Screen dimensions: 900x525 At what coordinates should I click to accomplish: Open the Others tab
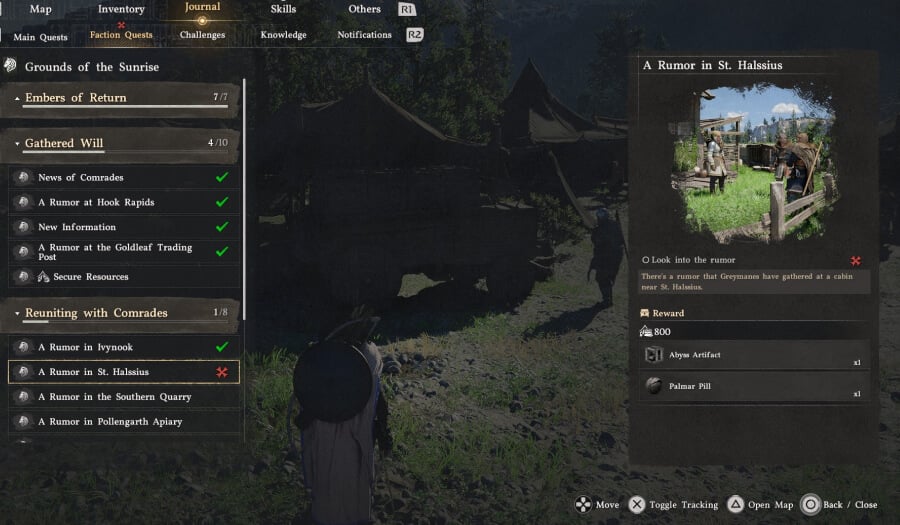[364, 9]
